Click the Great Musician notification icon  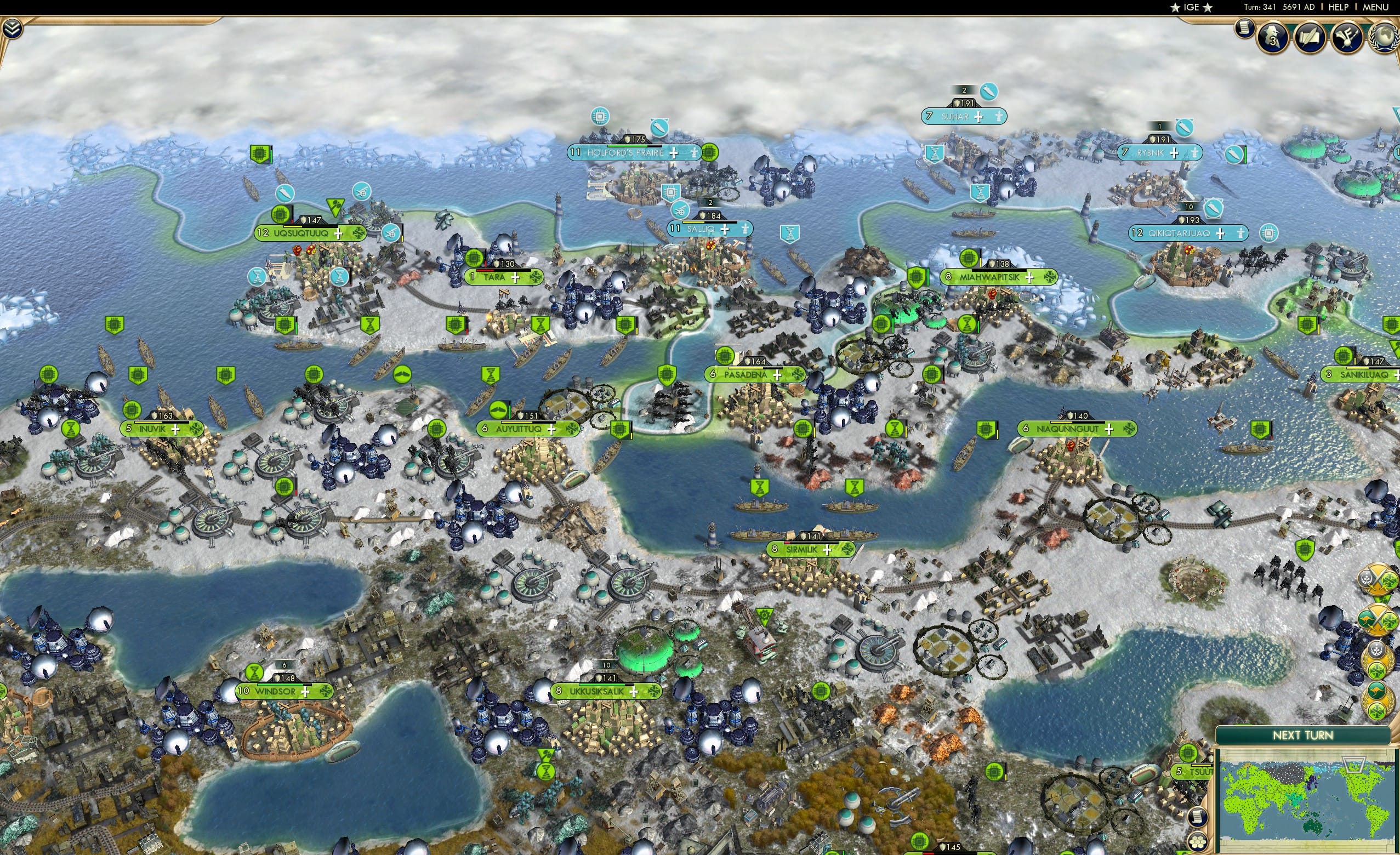pyautogui.click(x=1347, y=38)
